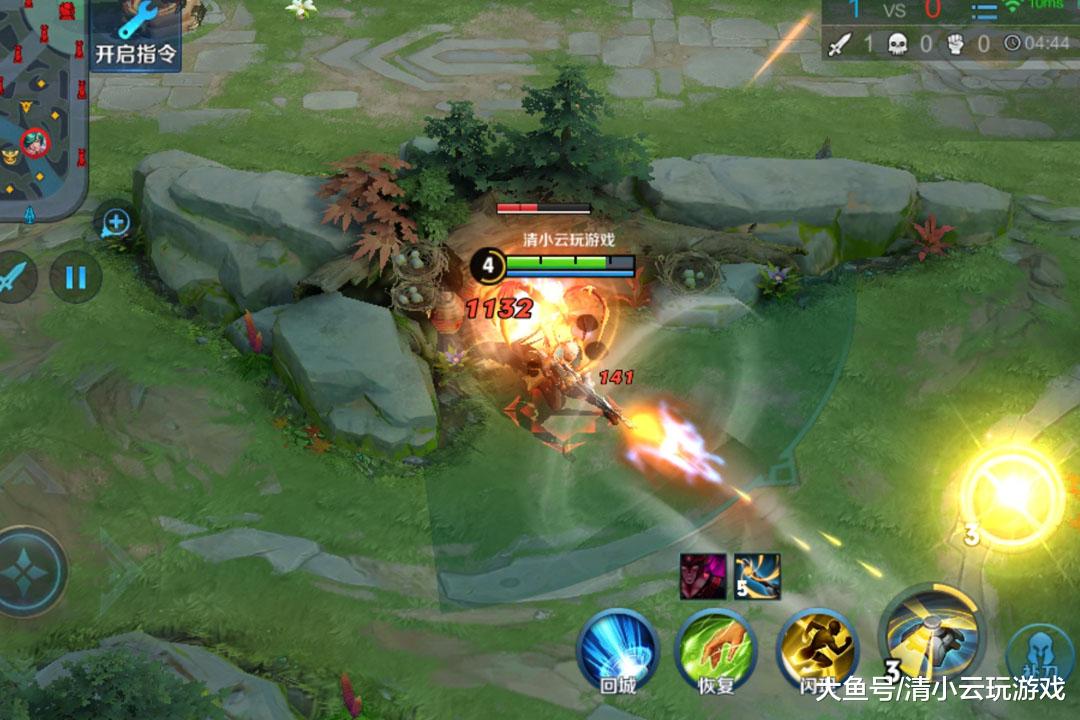
Task: Select the blue buff icon with the 5 stack
Action: coord(757,575)
